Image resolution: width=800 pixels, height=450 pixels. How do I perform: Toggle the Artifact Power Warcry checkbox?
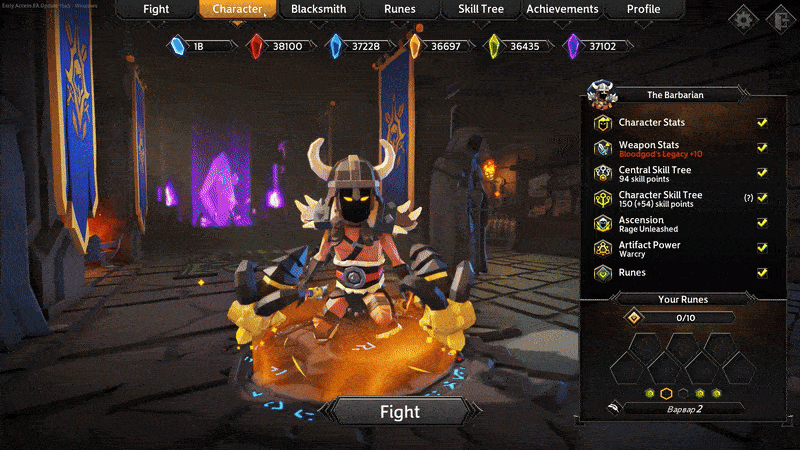[x=762, y=248]
